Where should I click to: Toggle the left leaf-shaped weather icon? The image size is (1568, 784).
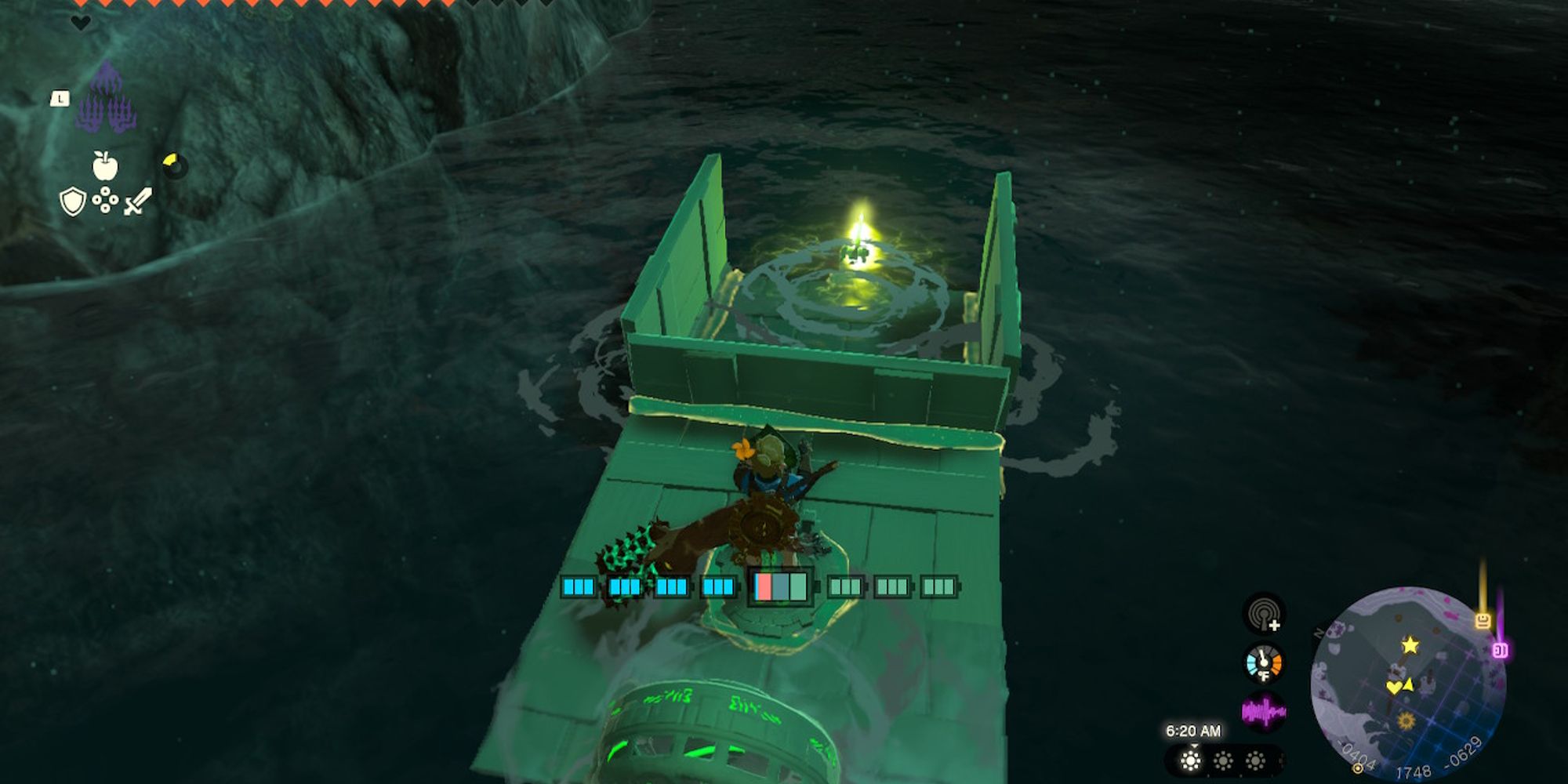[1190, 761]
